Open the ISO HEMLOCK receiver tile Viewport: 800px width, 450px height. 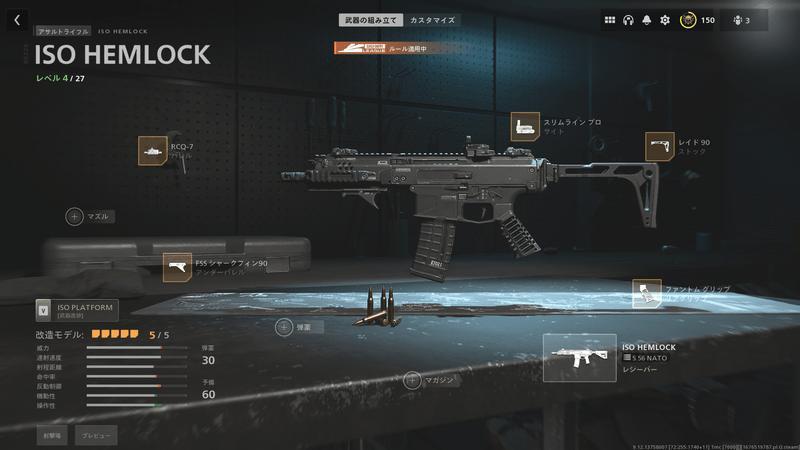coord(579,358)
